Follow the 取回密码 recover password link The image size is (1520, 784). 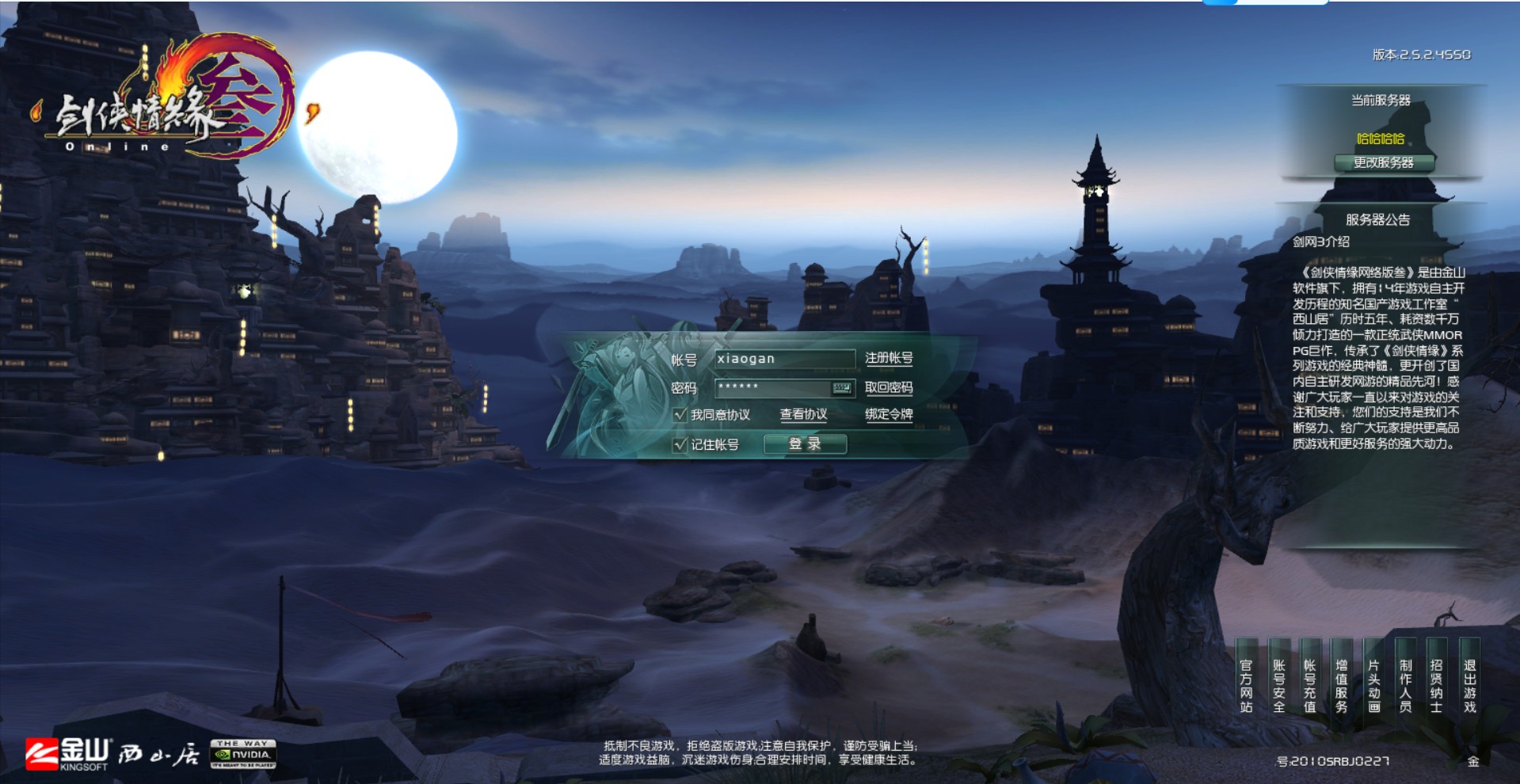coord(889,388)
